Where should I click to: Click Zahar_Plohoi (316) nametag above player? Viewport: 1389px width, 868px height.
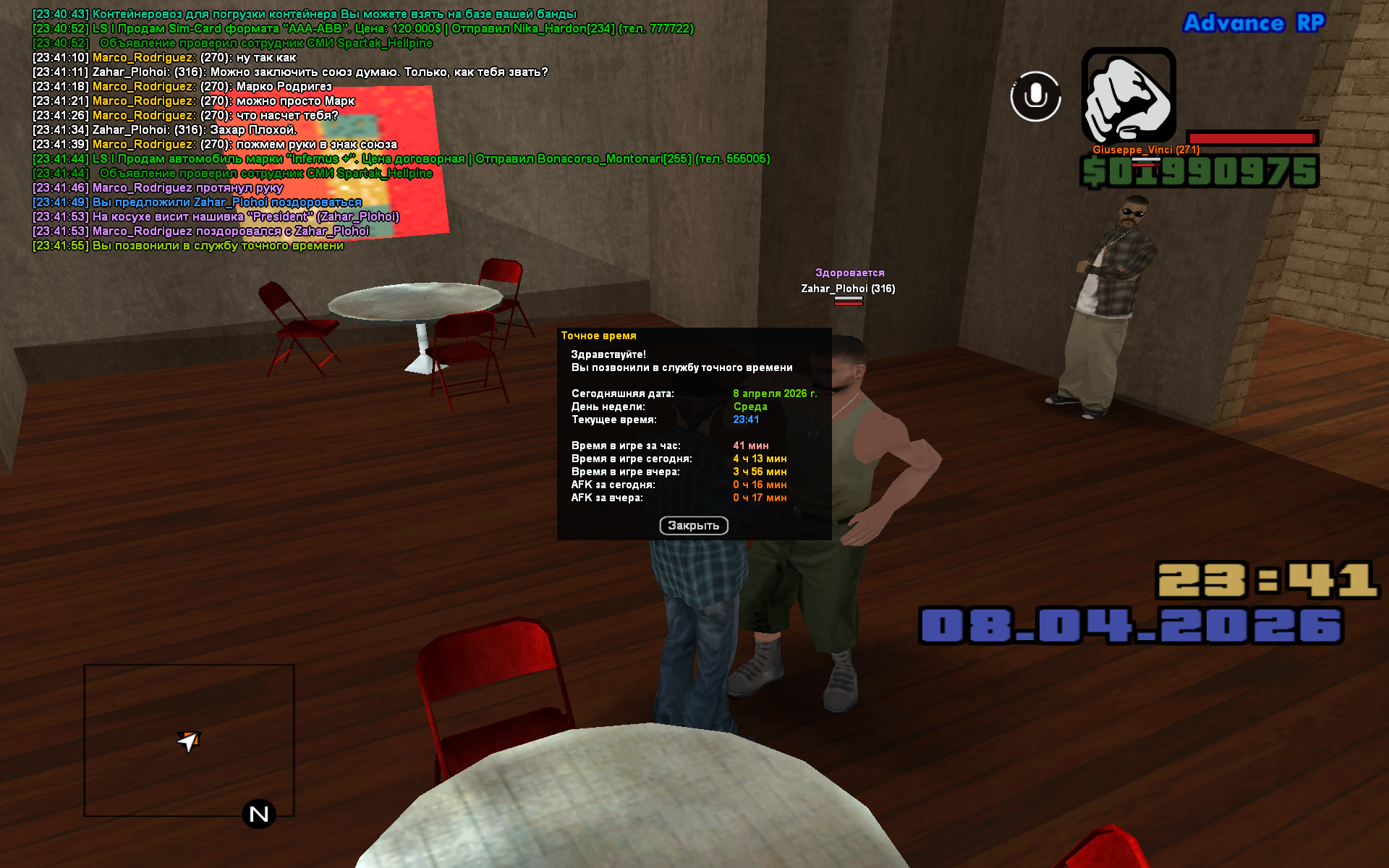(x=846, y=288)
